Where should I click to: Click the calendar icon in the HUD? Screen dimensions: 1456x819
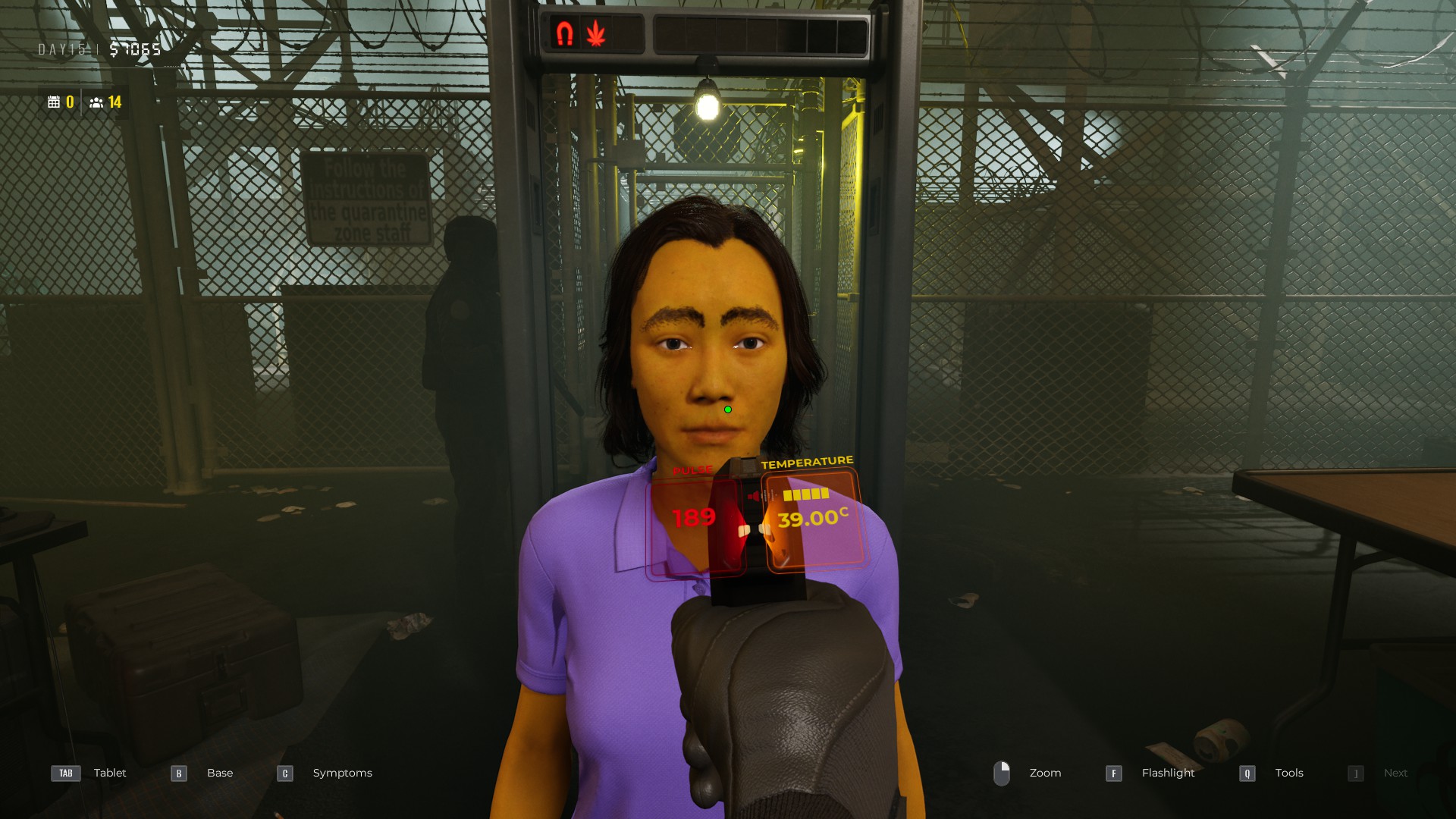coord(55,102)
